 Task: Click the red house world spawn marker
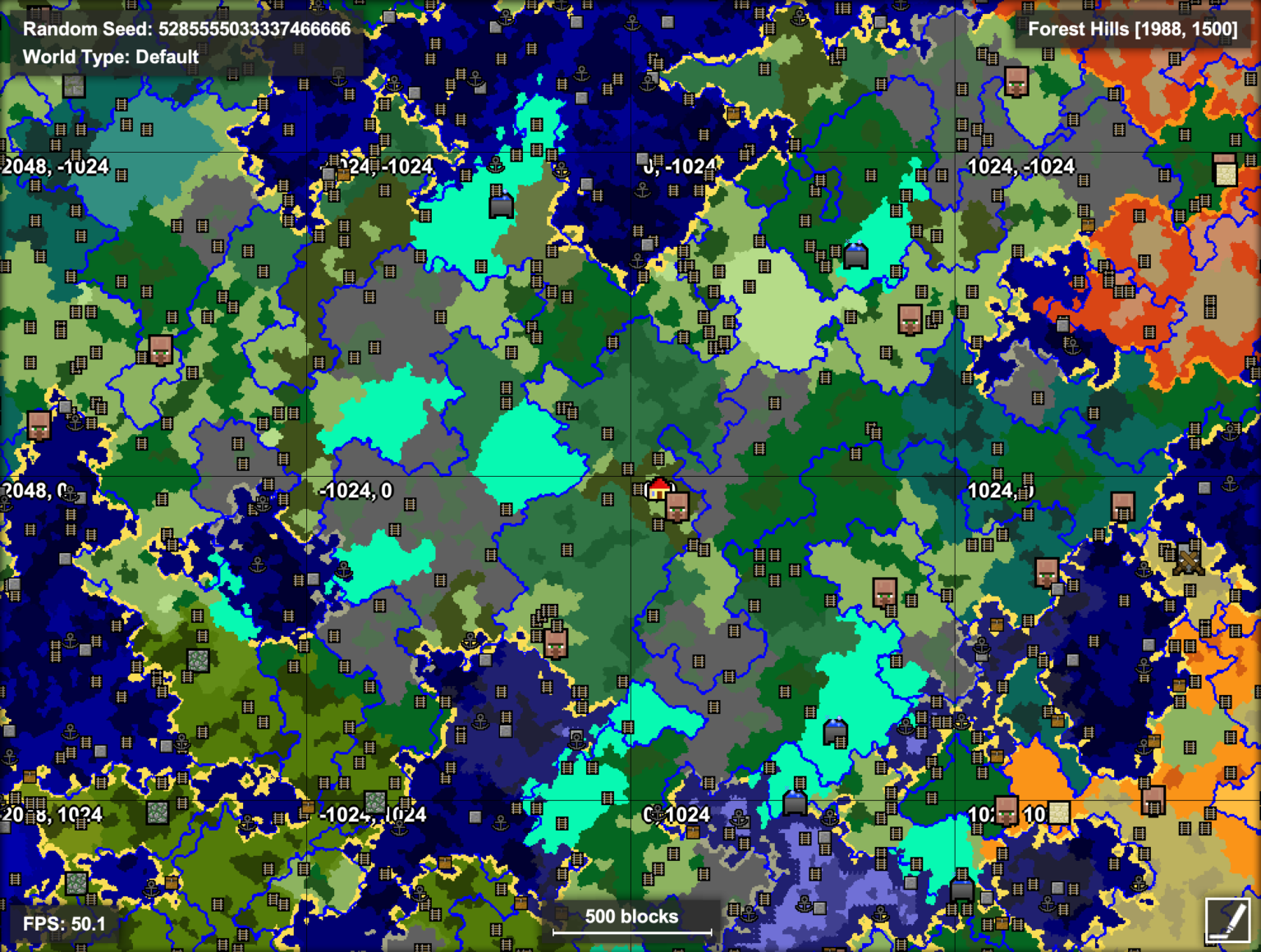click(x=658, y=488)
